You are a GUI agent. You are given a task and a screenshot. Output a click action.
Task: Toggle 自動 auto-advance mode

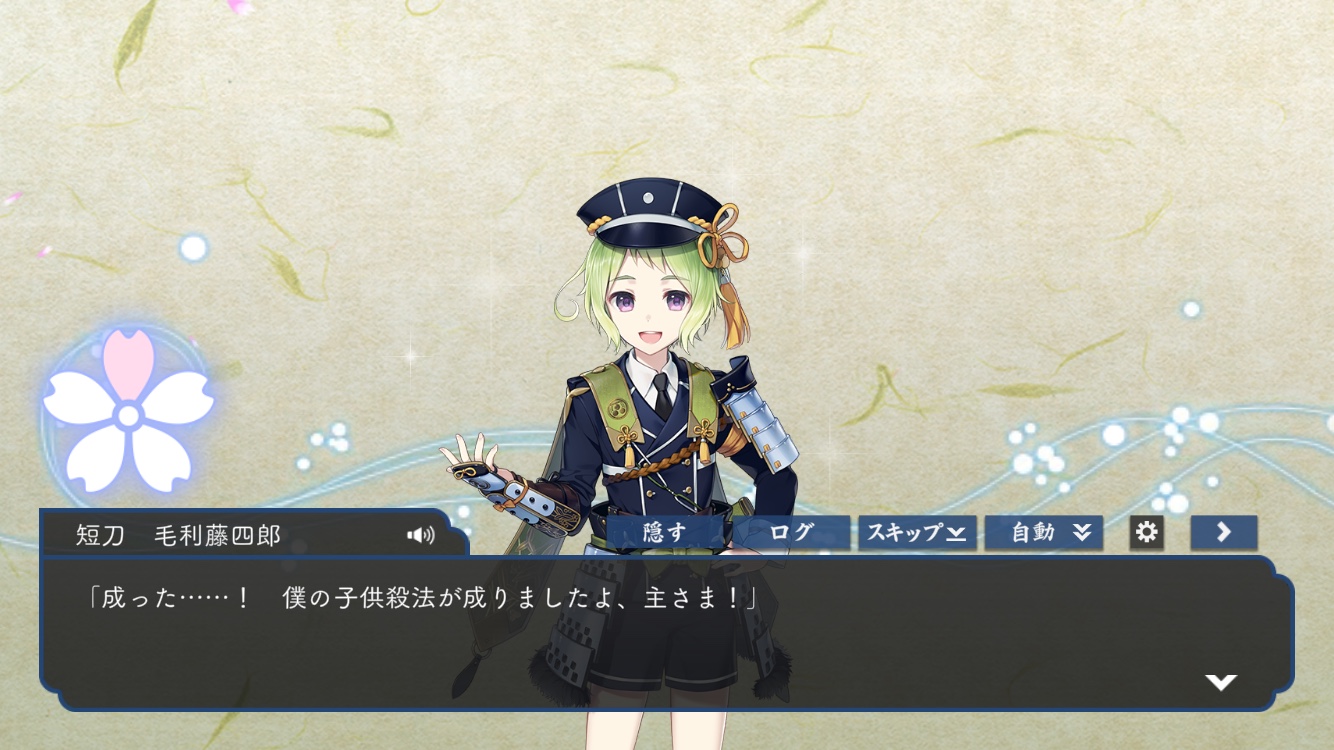coord(1044,533)
